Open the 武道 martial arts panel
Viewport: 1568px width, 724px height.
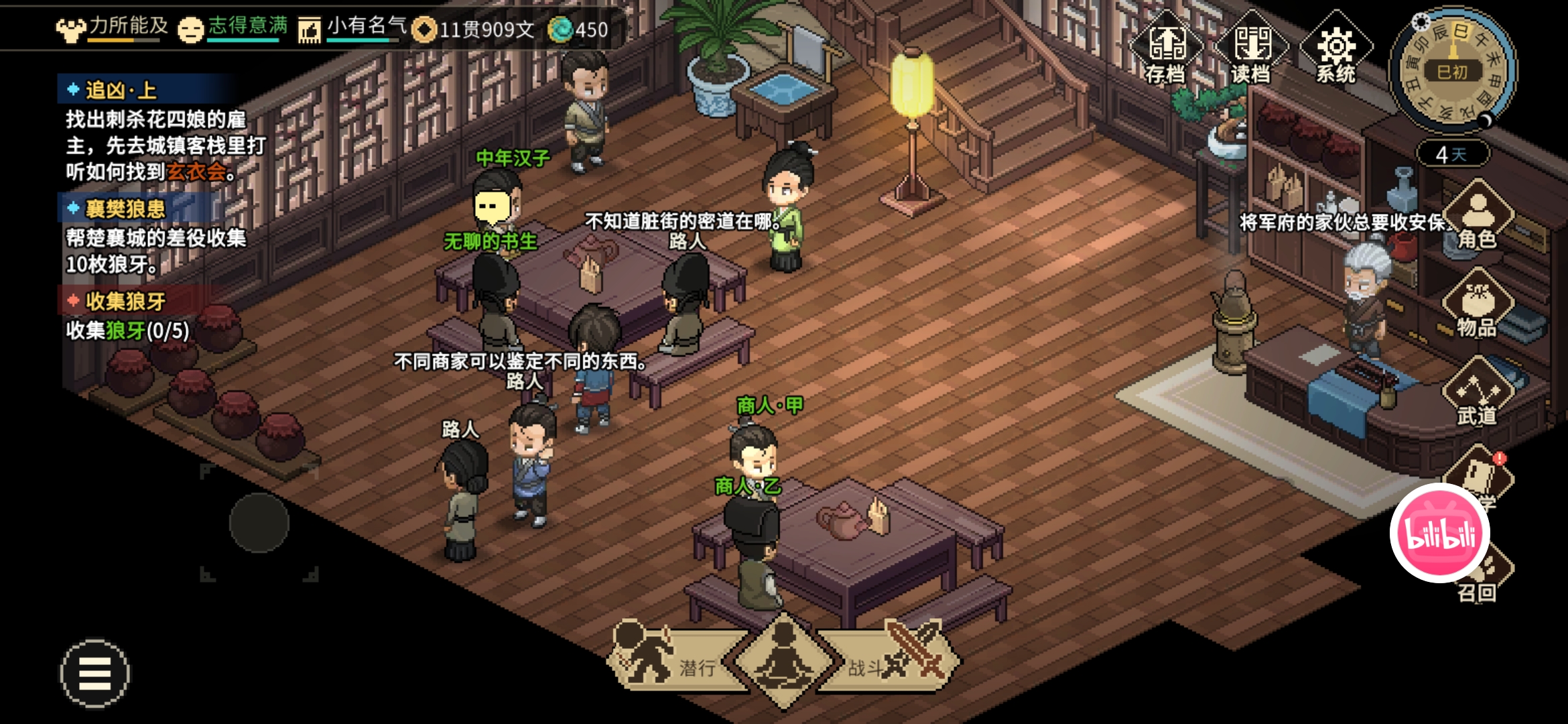1477,396
